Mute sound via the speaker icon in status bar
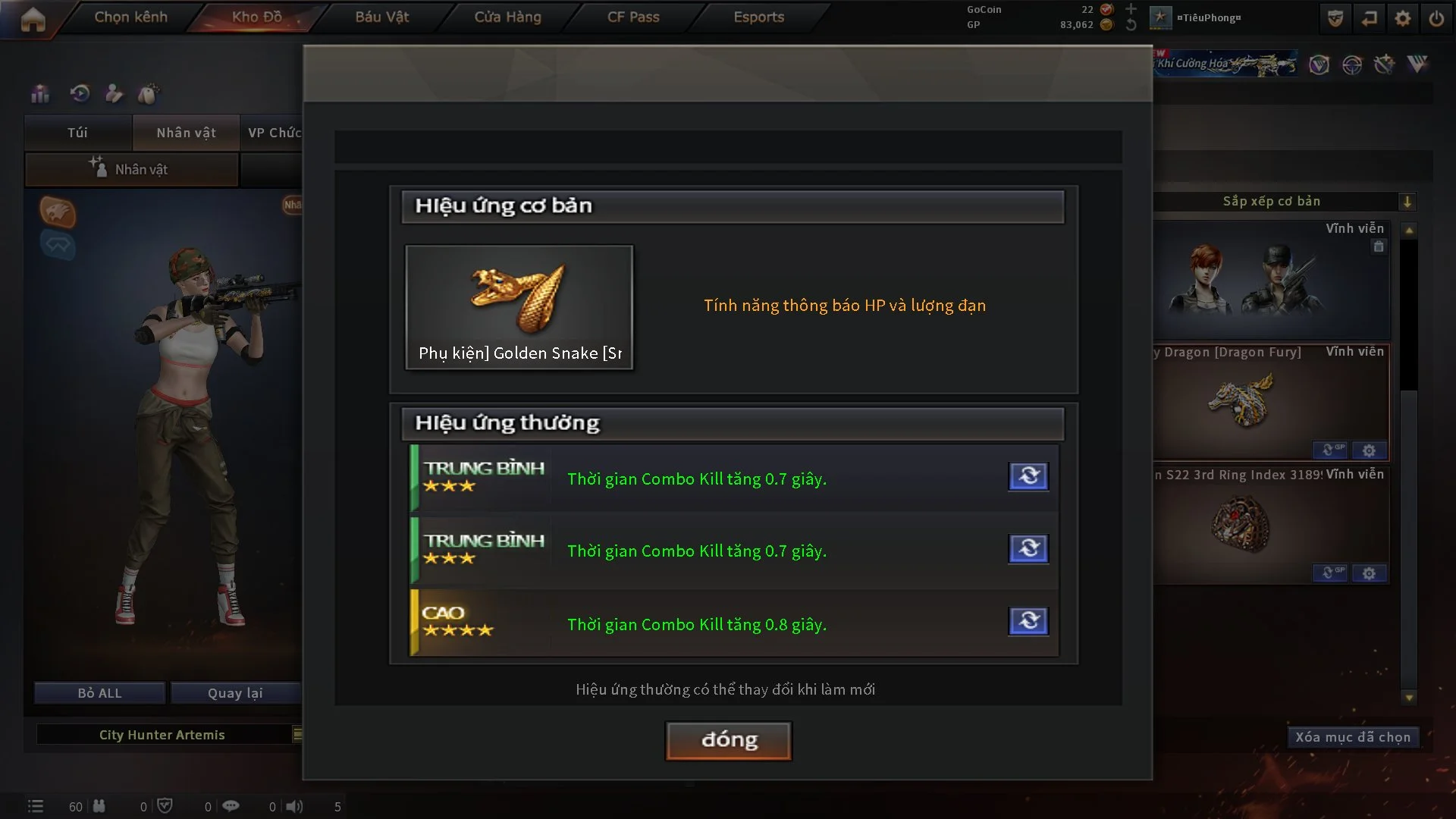Image resolution: width=1456 pixels, height=819 pixels. pos(293,806)
